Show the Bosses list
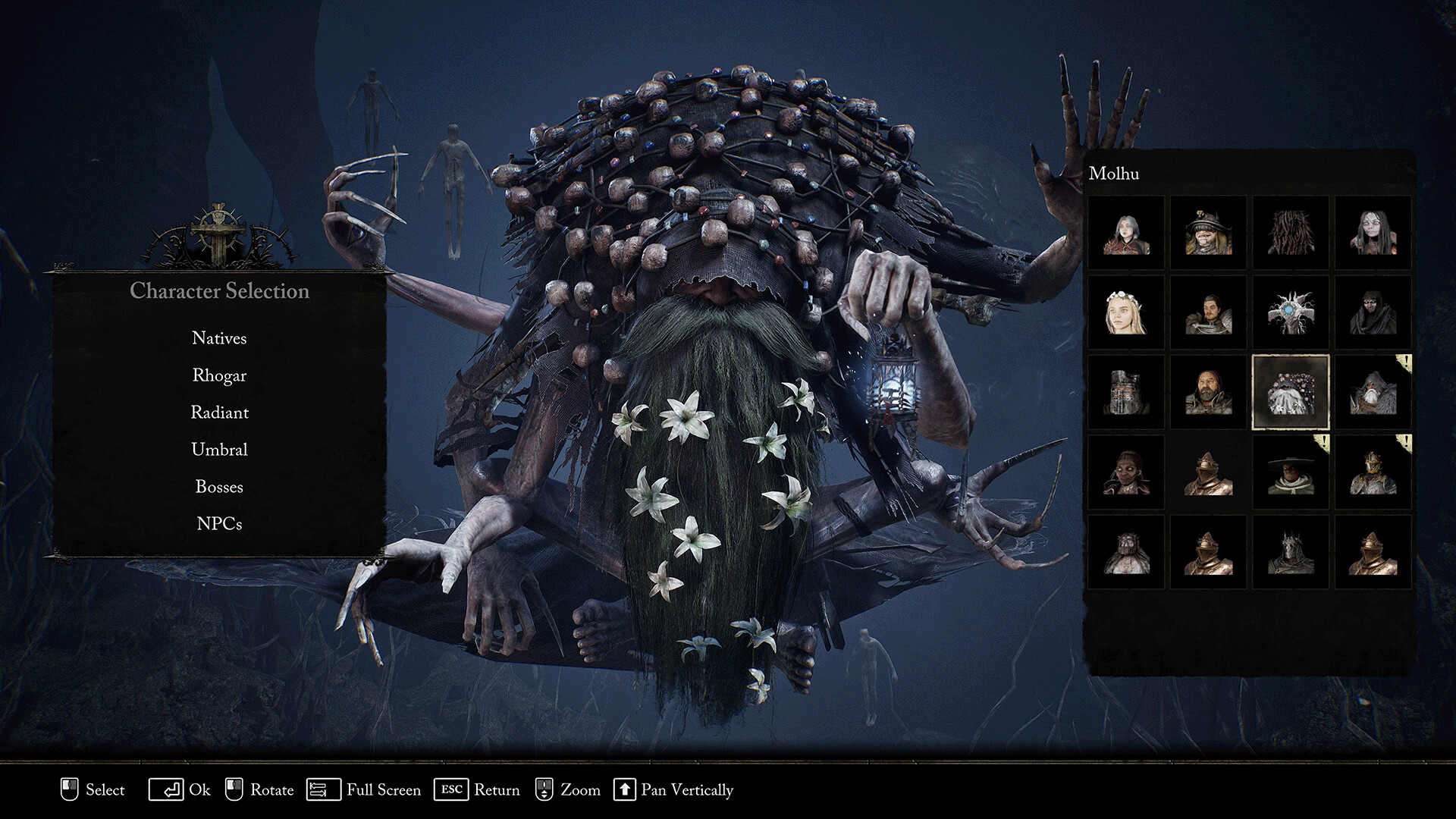 219,487
